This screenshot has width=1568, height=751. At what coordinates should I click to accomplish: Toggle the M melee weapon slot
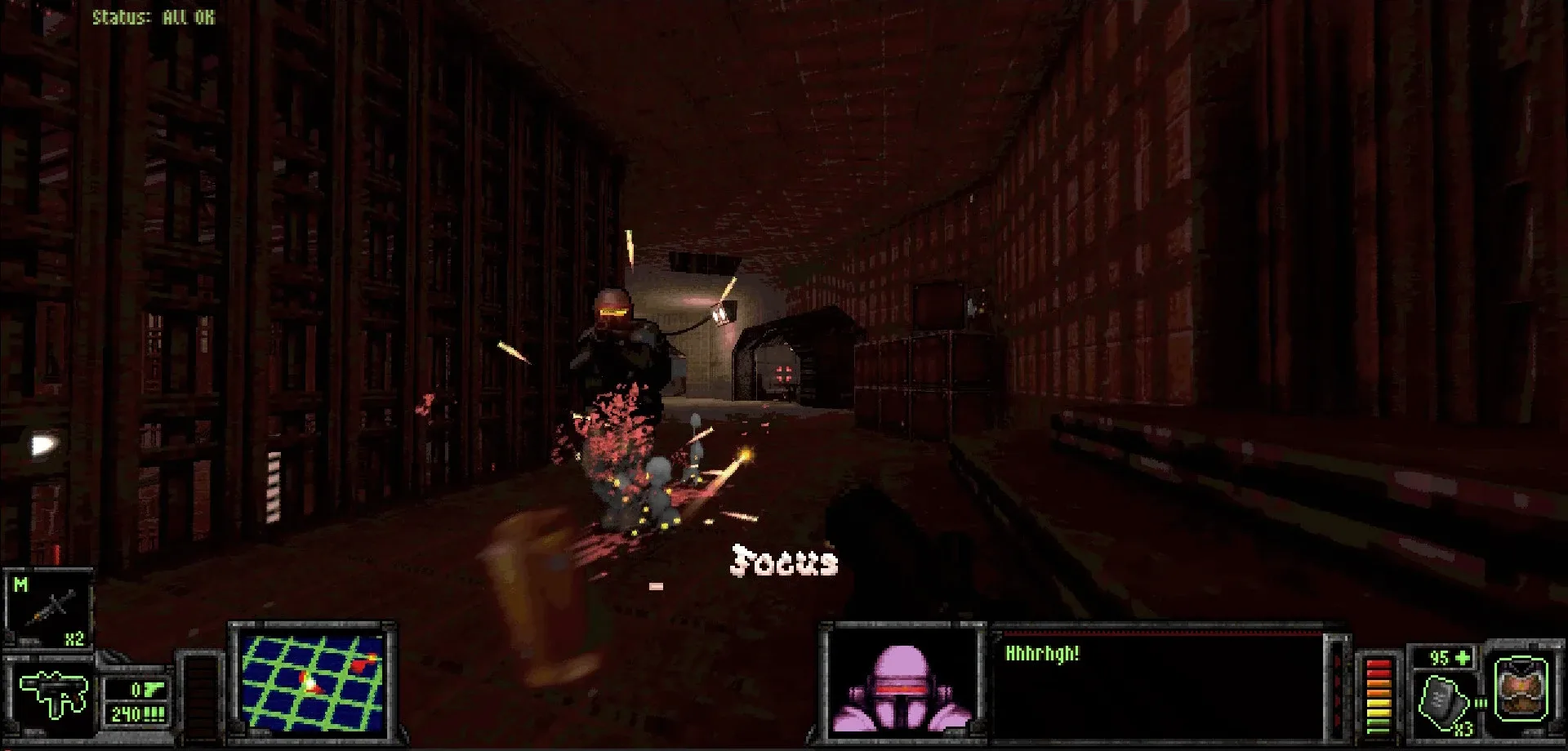pyautogui.click(x=20, y=584)
